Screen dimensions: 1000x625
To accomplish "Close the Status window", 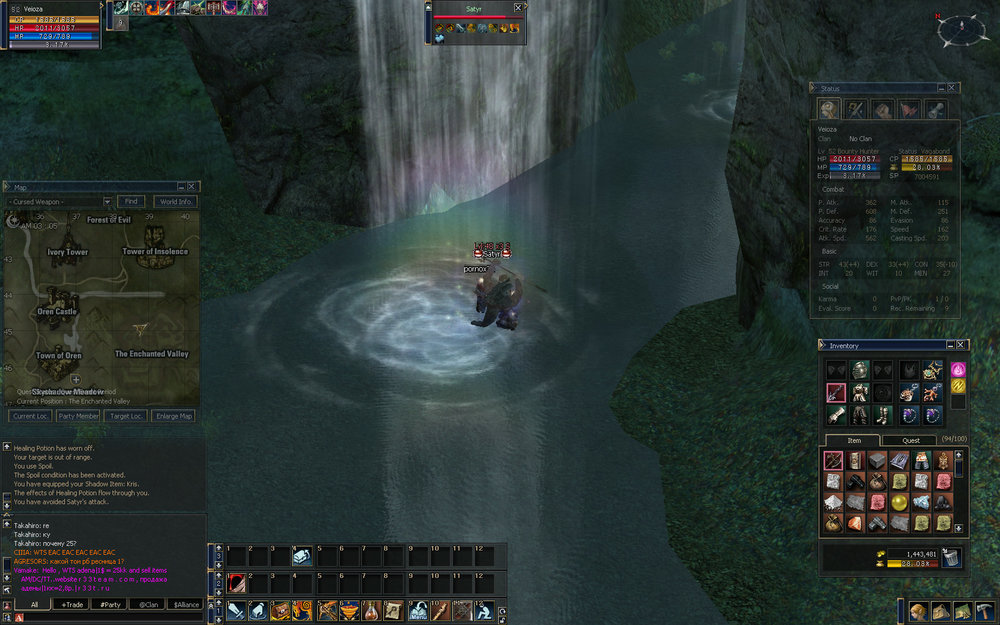I will click(x=951, y=88).
